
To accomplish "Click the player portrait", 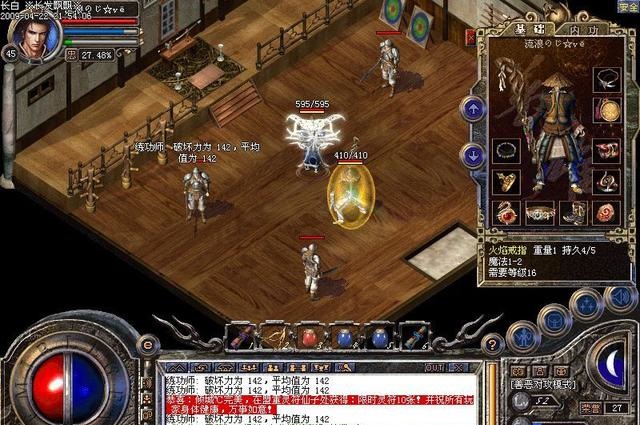I will tap(33, 33).
